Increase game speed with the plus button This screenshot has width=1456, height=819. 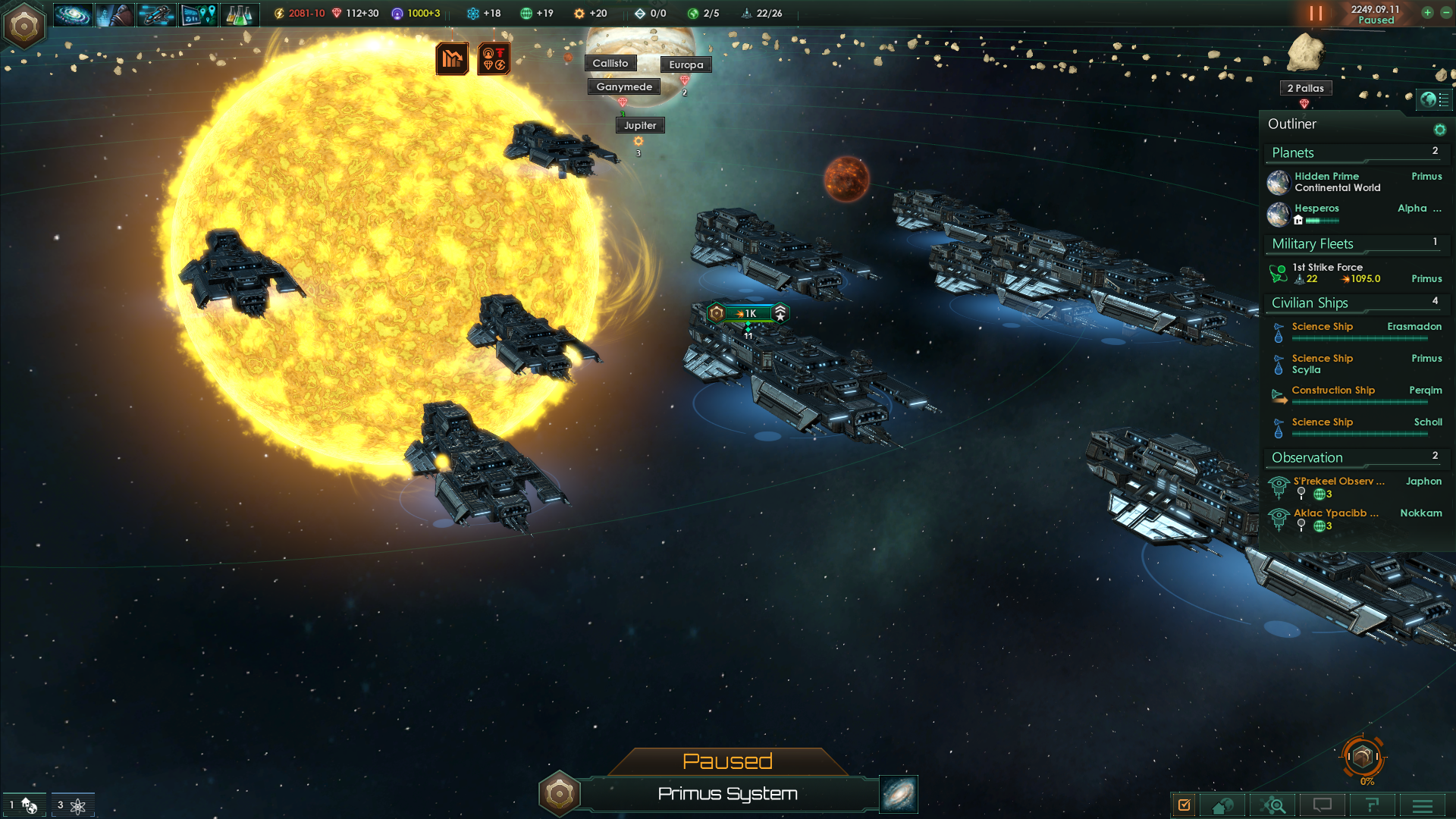click(x=1427, y=13)
